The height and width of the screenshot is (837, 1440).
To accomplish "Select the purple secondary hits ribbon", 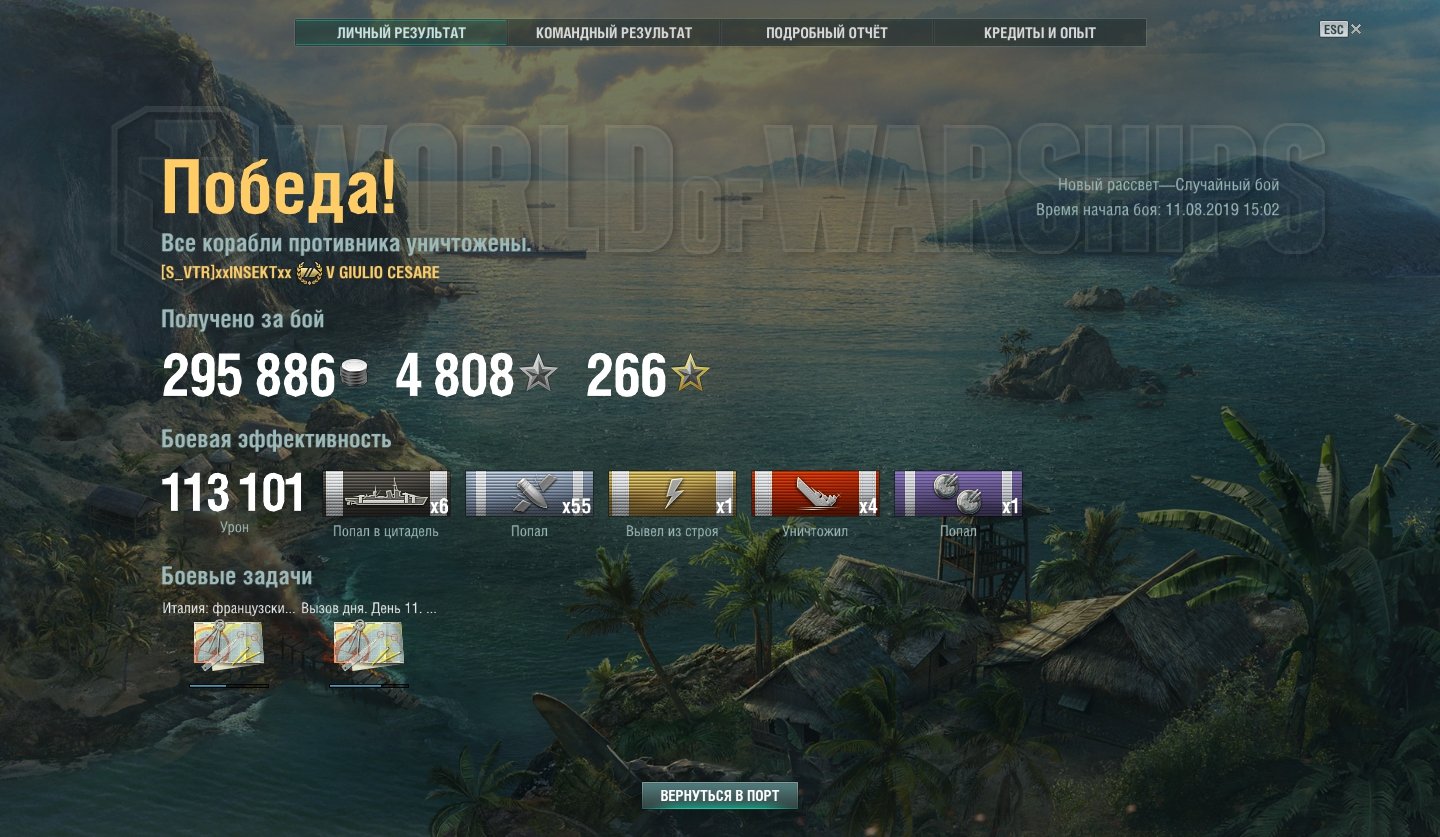I will (x=958, y=493).
